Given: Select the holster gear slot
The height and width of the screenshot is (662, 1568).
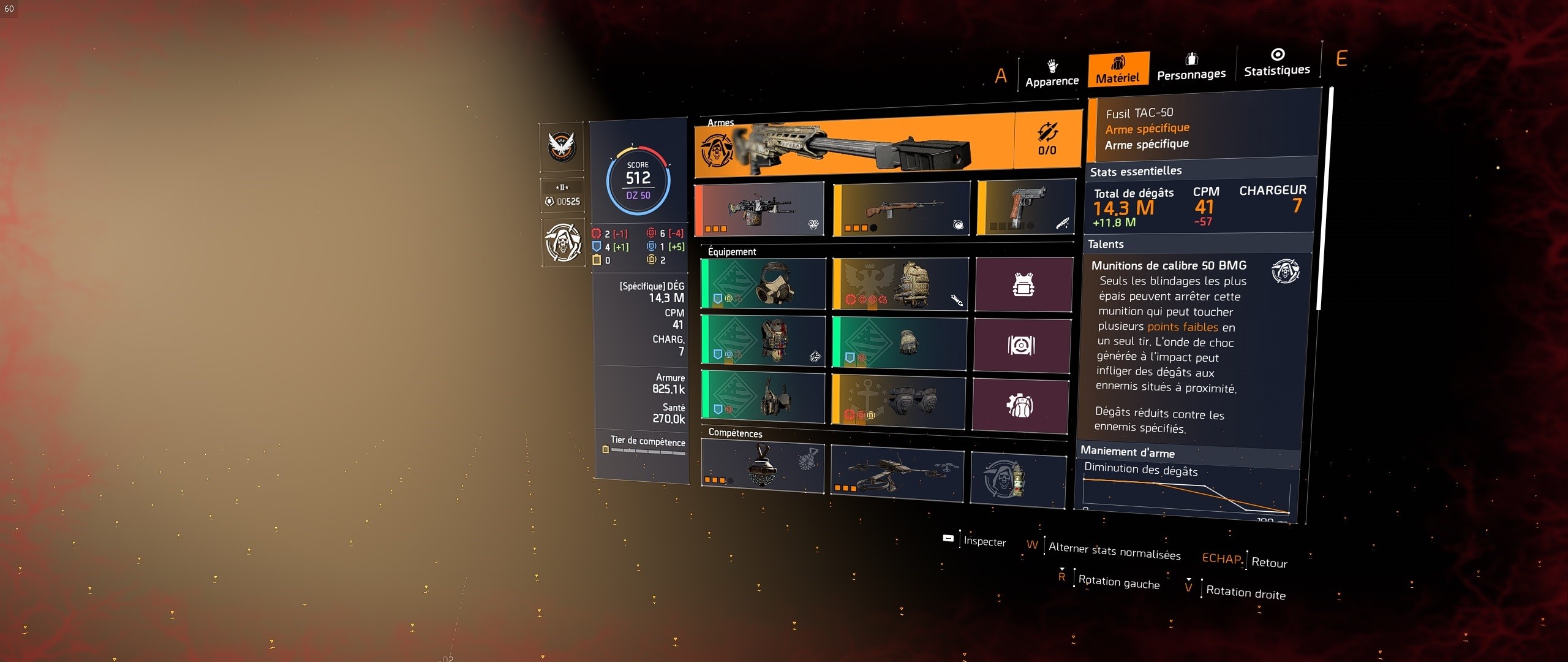Looking at the screenshot, I should [x=763, y=396].
